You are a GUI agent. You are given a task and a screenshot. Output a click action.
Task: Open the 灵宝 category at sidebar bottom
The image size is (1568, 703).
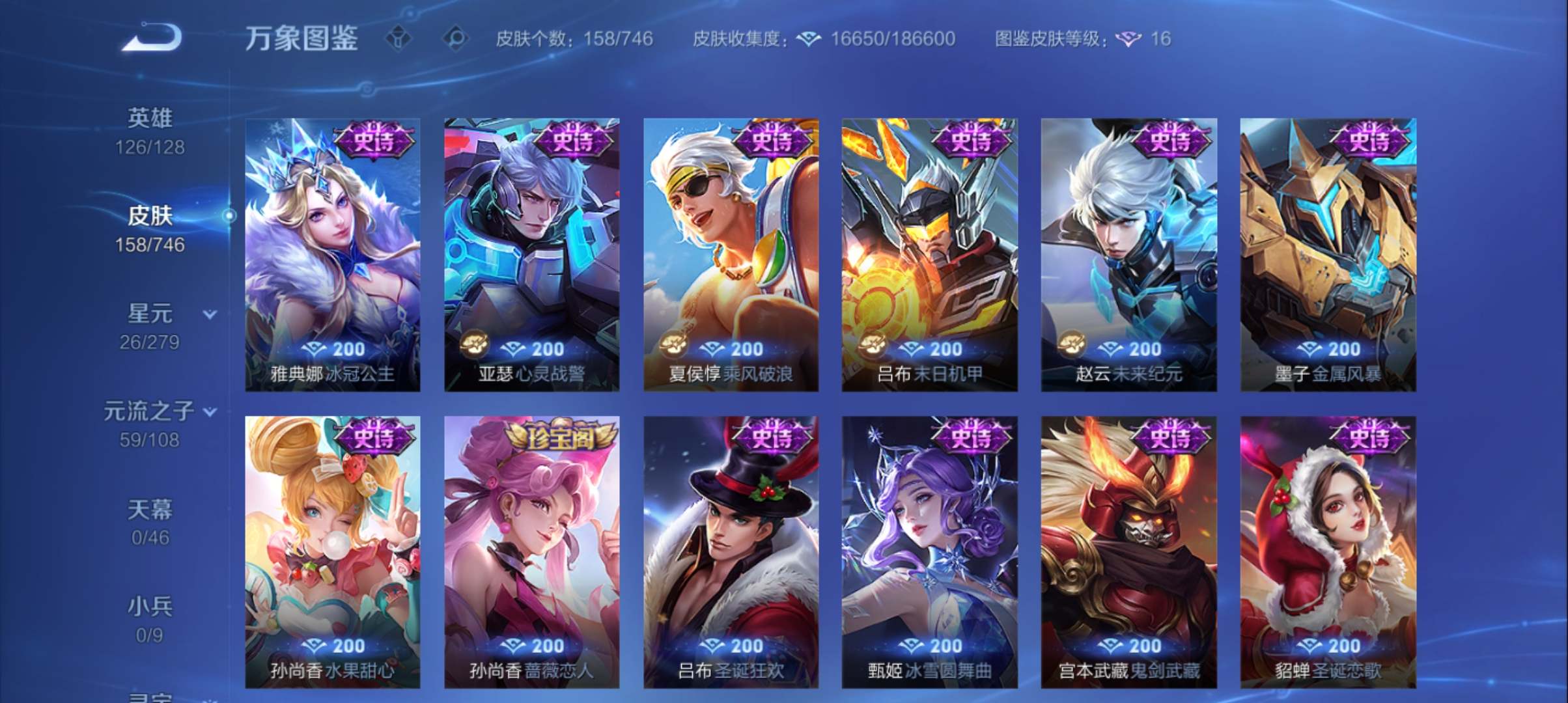click(x=150, y=696)
